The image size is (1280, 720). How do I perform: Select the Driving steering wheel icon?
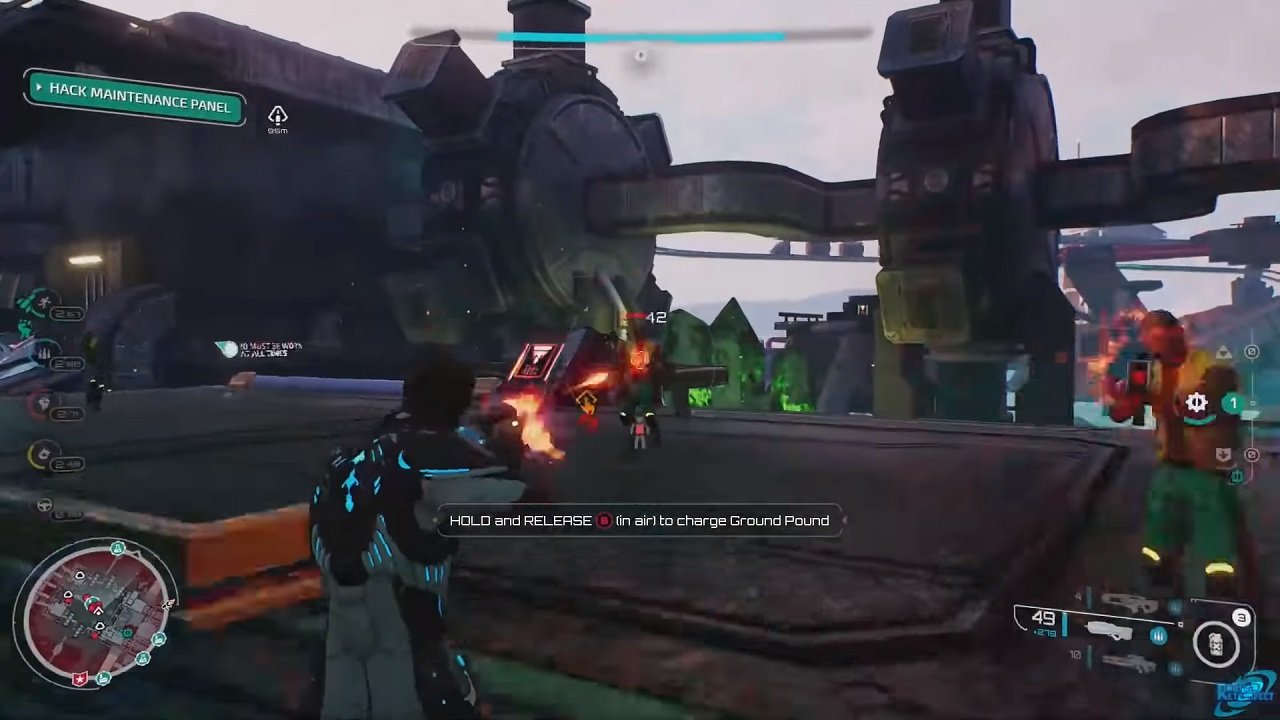pos(44,504)
